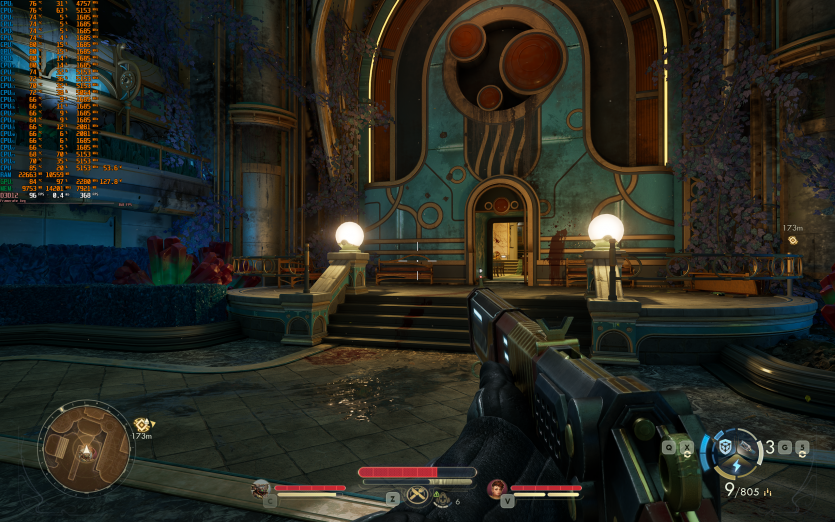Open the circular minimap

85,448
